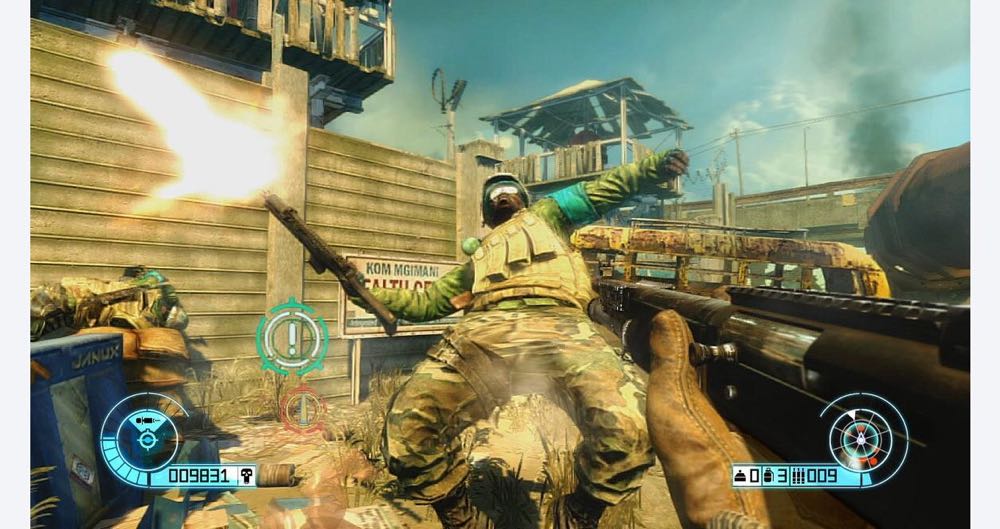Screen dimensions: 1000x529
Task: Select the skull icon beside the score
Action: pyautogui.click(x=244, y=475)
